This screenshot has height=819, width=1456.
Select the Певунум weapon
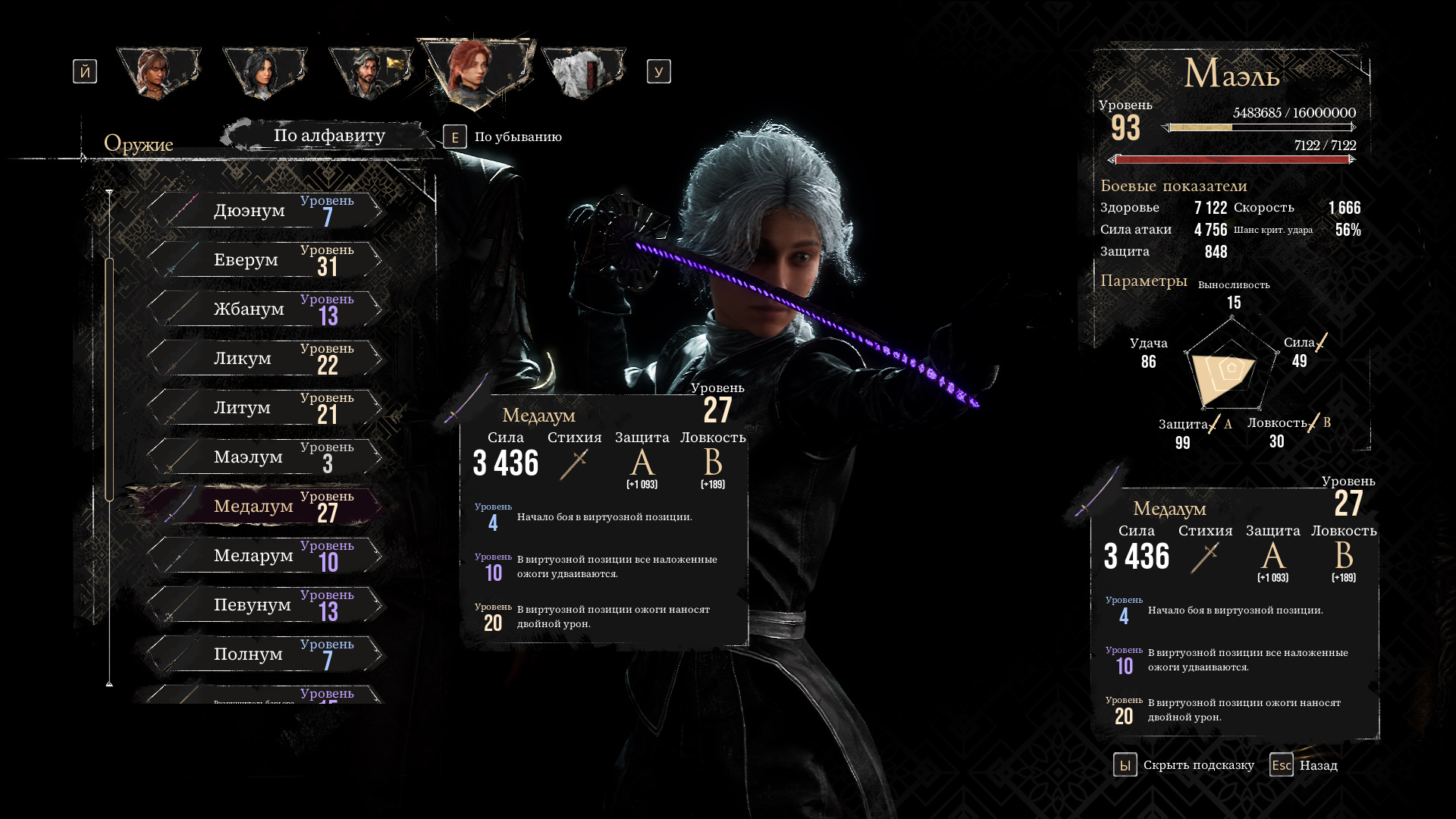tap(265, 605)
